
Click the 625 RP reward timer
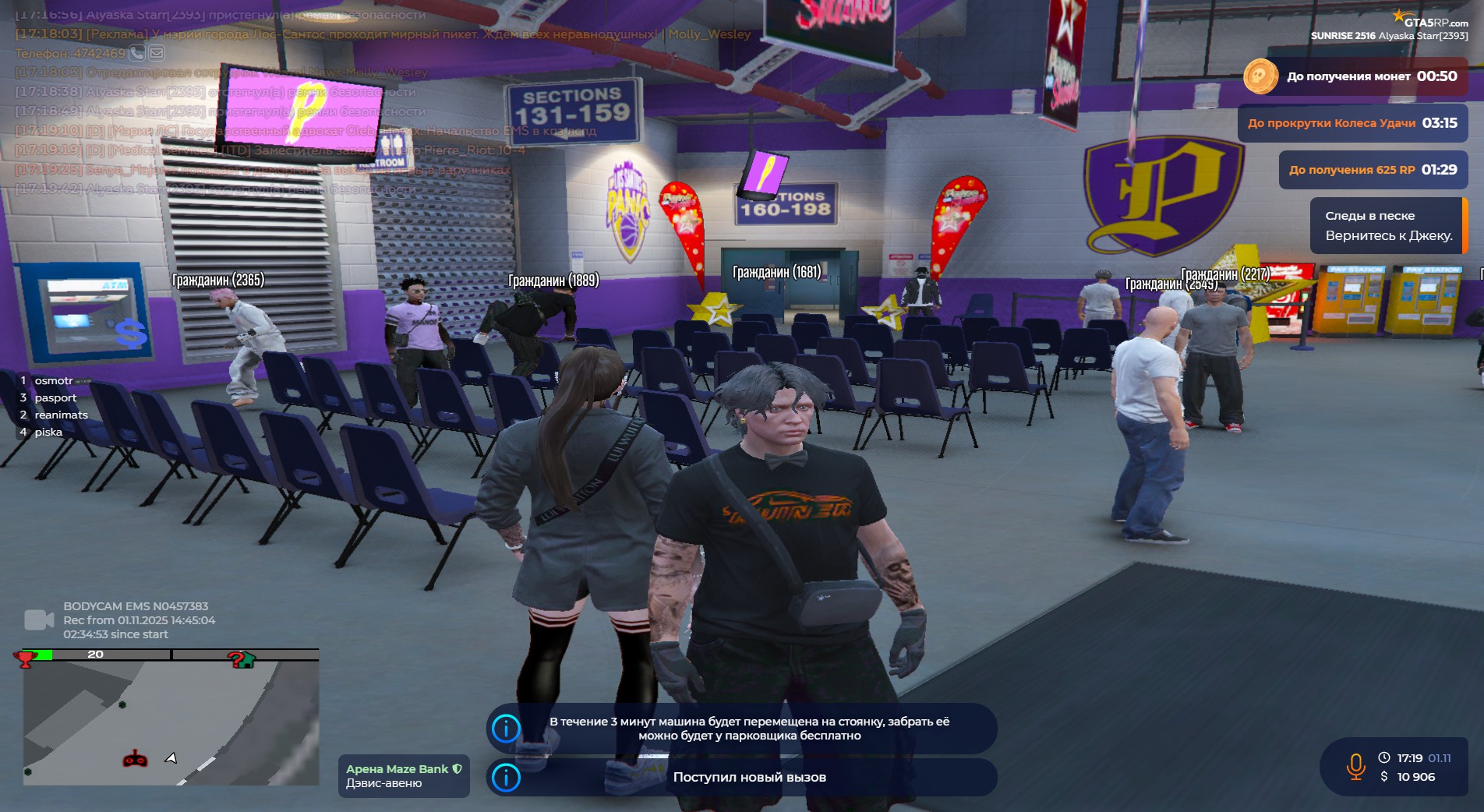[1373, 170]
